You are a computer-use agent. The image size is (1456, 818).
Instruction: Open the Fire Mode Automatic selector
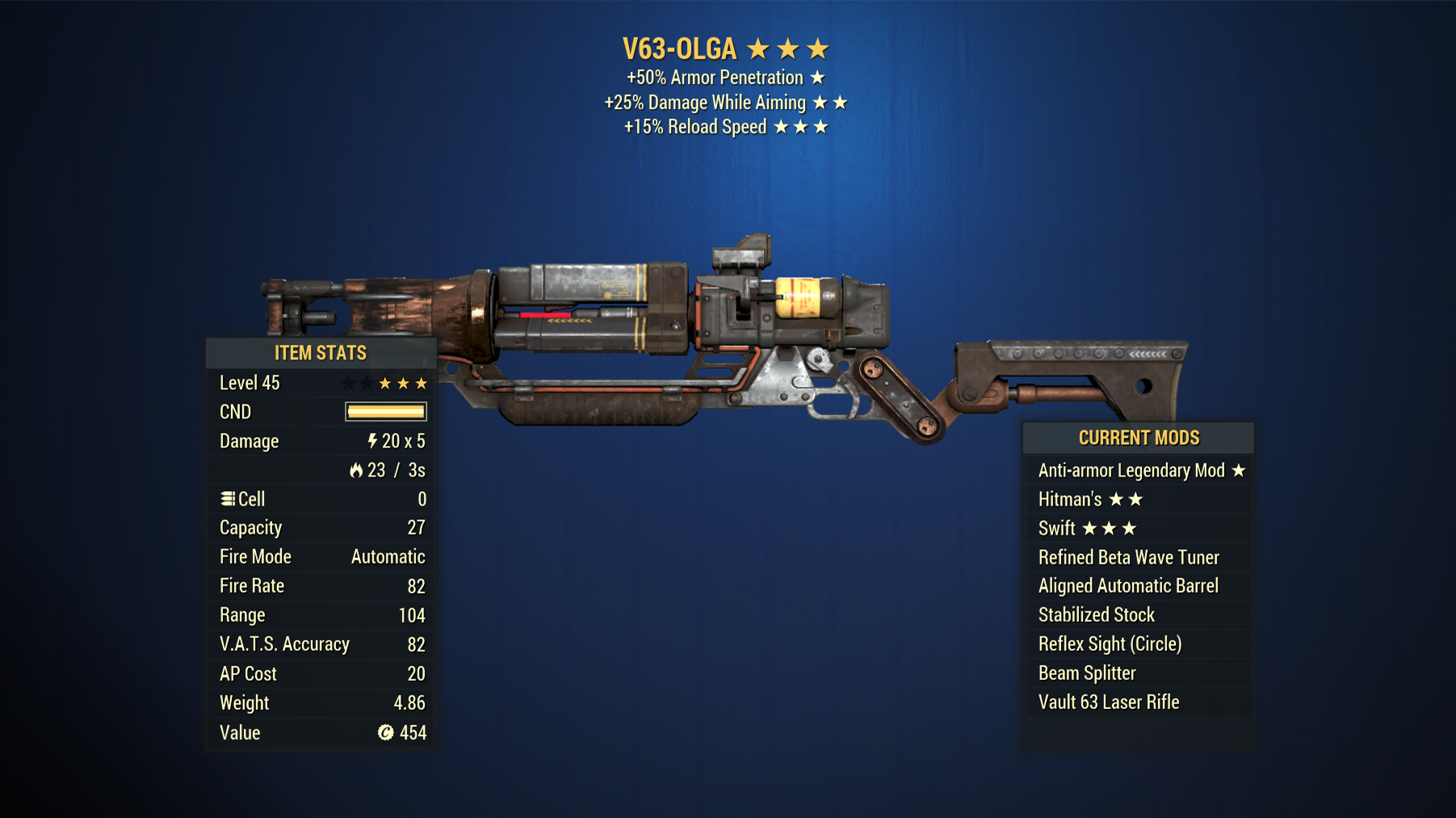(x=387, y=556)
